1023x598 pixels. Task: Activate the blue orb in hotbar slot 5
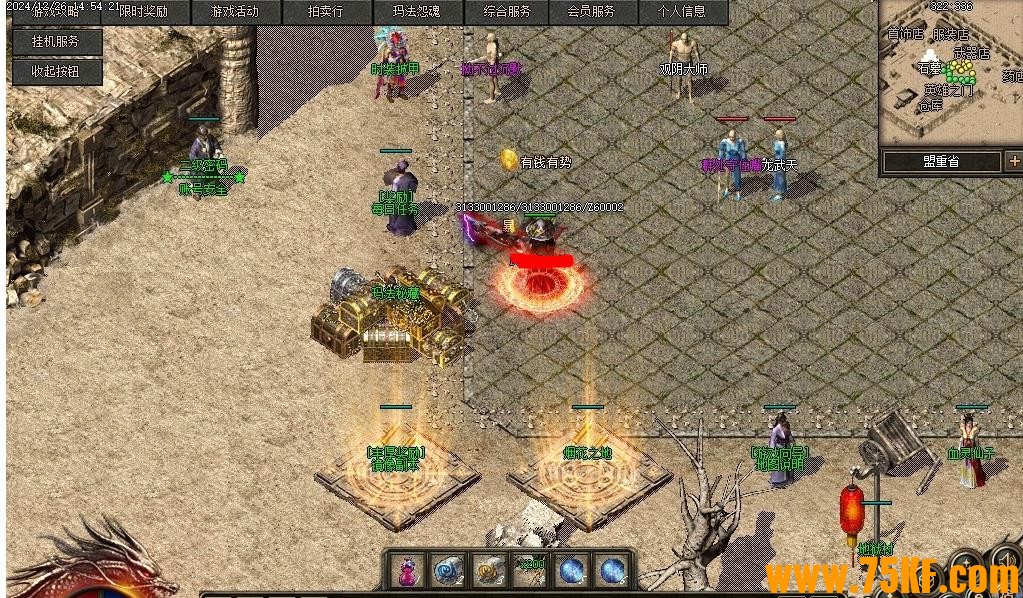[x=571, y=571]
